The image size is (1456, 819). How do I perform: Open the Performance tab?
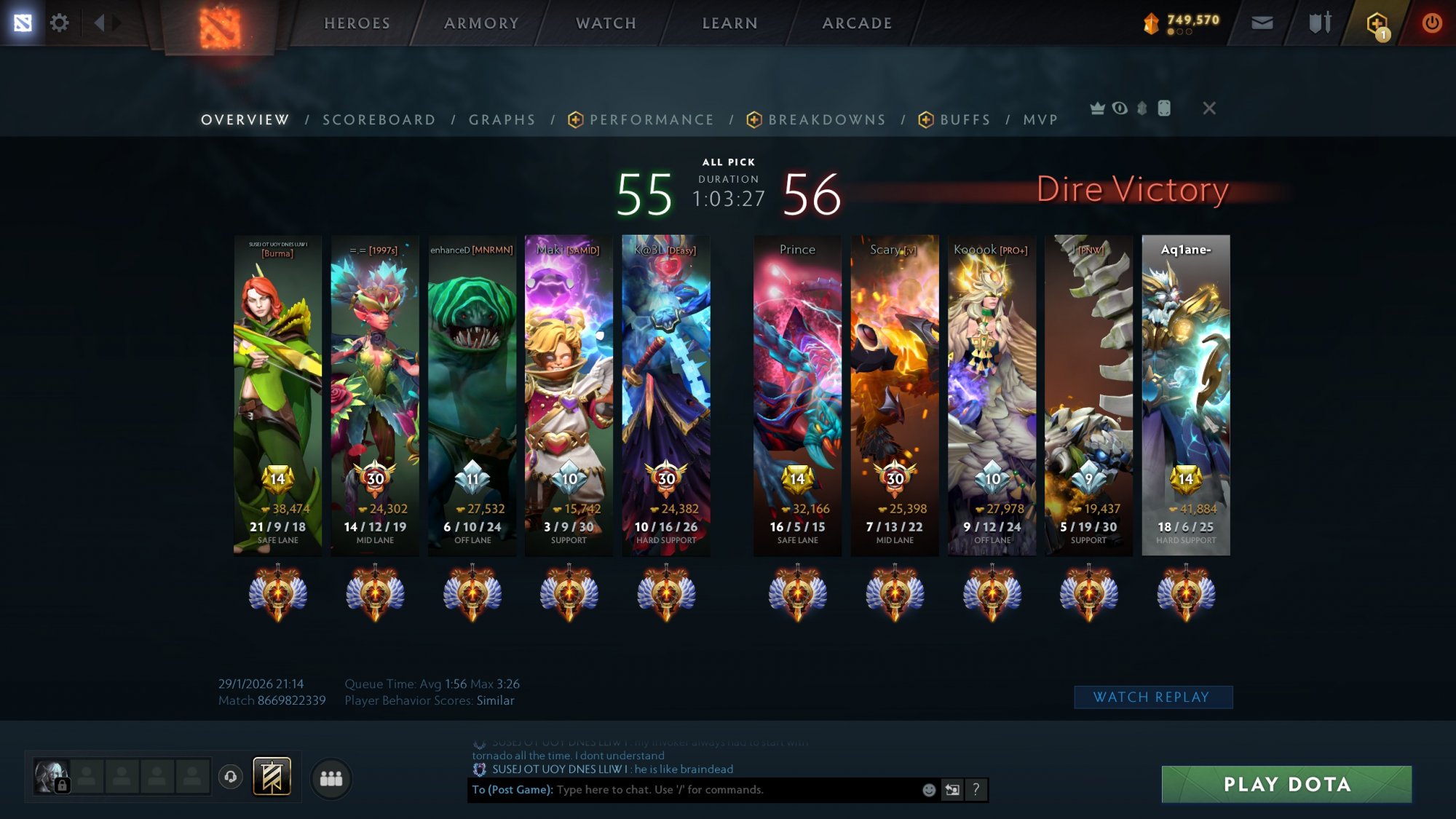pos(651,120)
